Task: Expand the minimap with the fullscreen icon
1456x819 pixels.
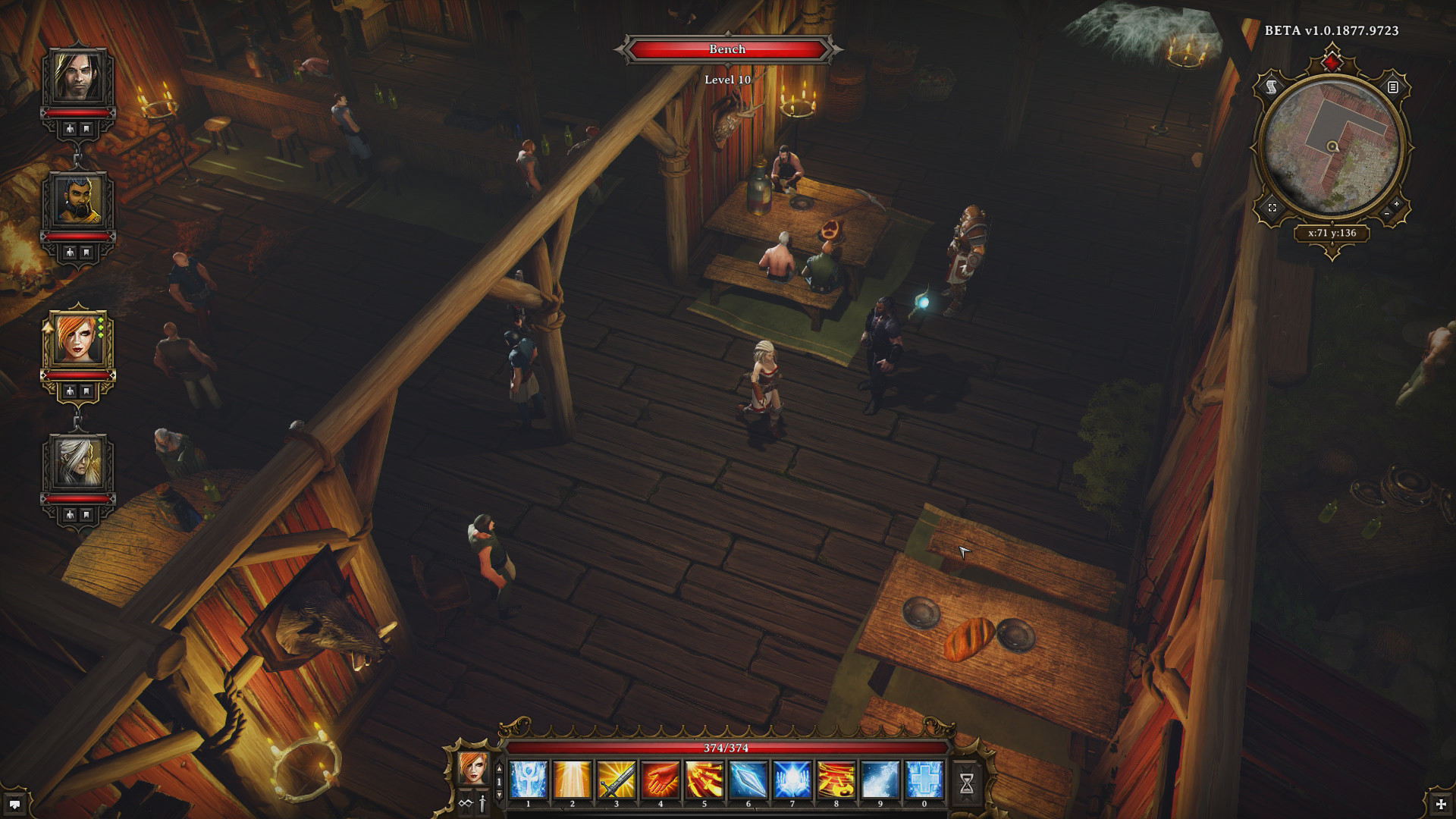Action: click(1272, 208)
